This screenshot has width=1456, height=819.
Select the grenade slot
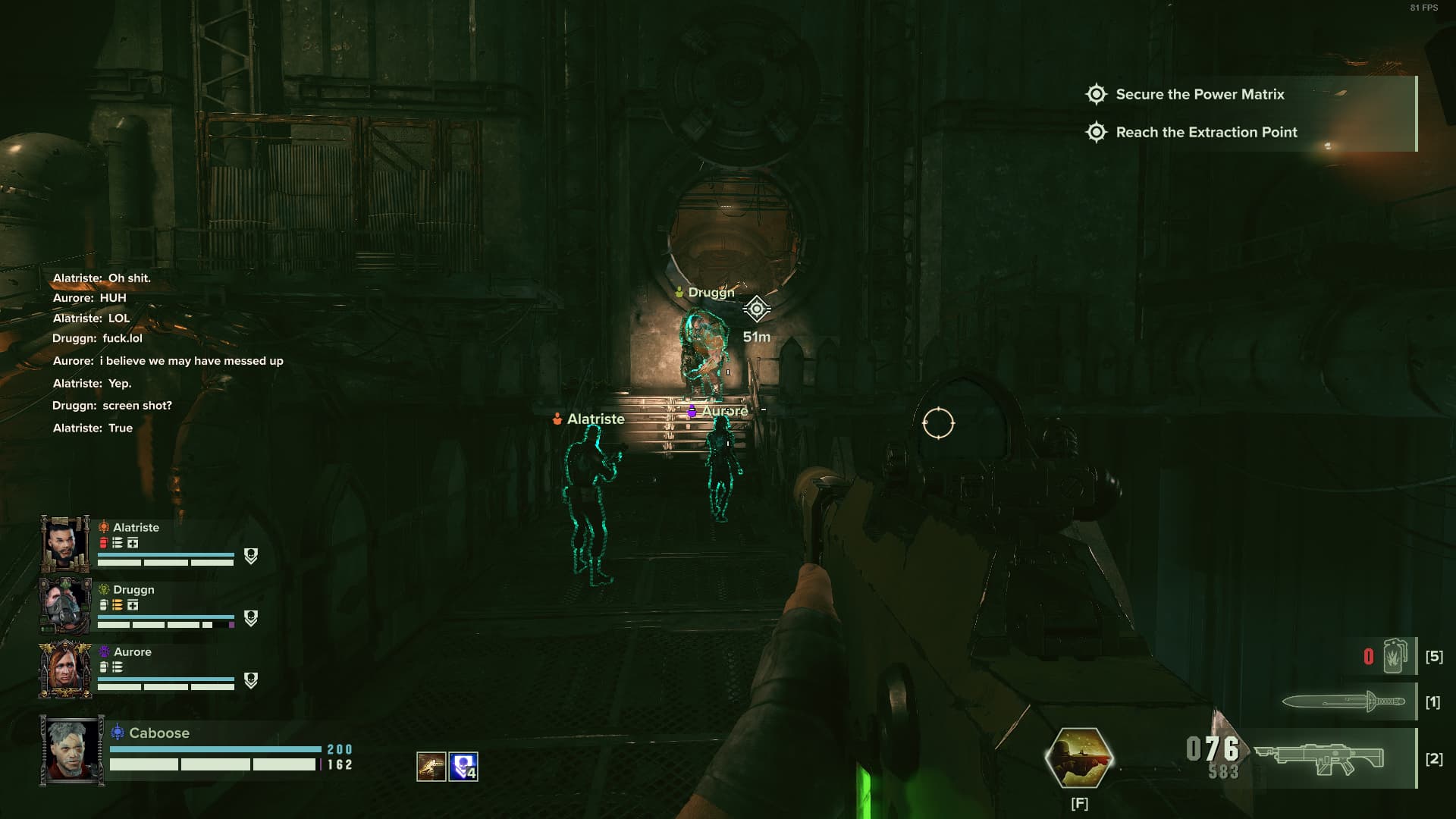point(1394,656)
